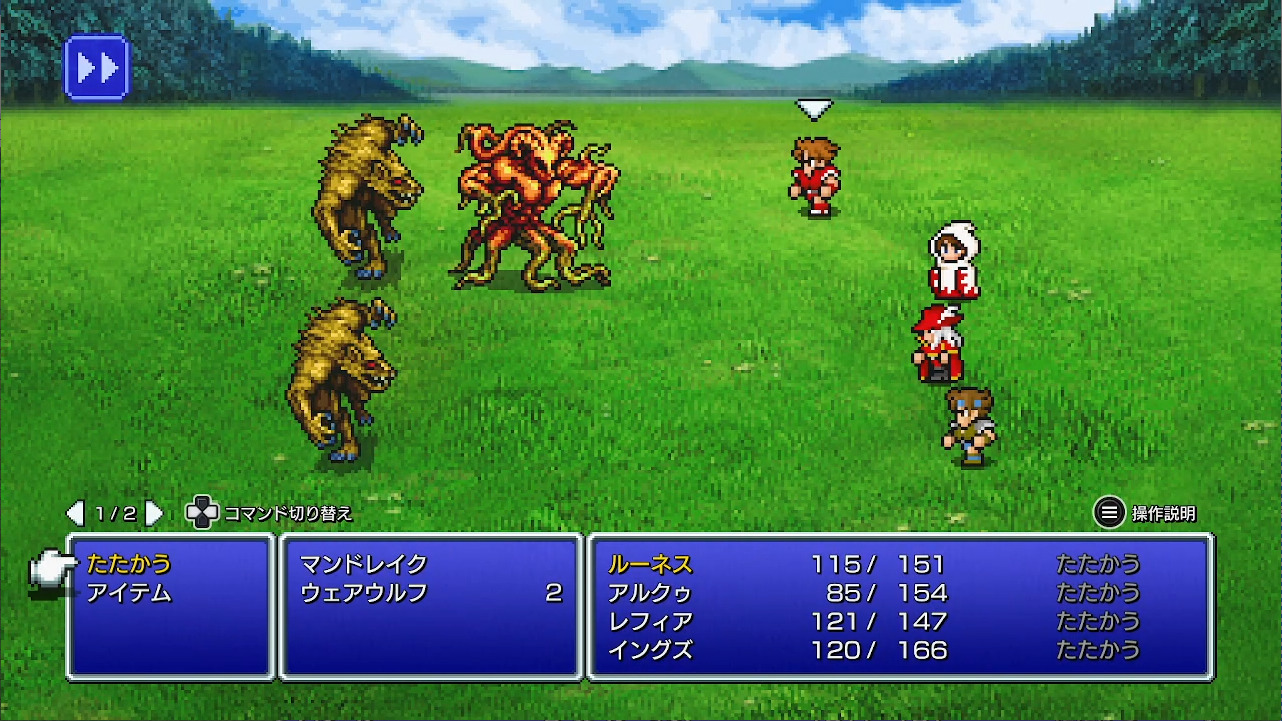This screenshot has width=1282, height=721.
Task: Click the White Mage character sprite
Action: [x=951, y=260]
